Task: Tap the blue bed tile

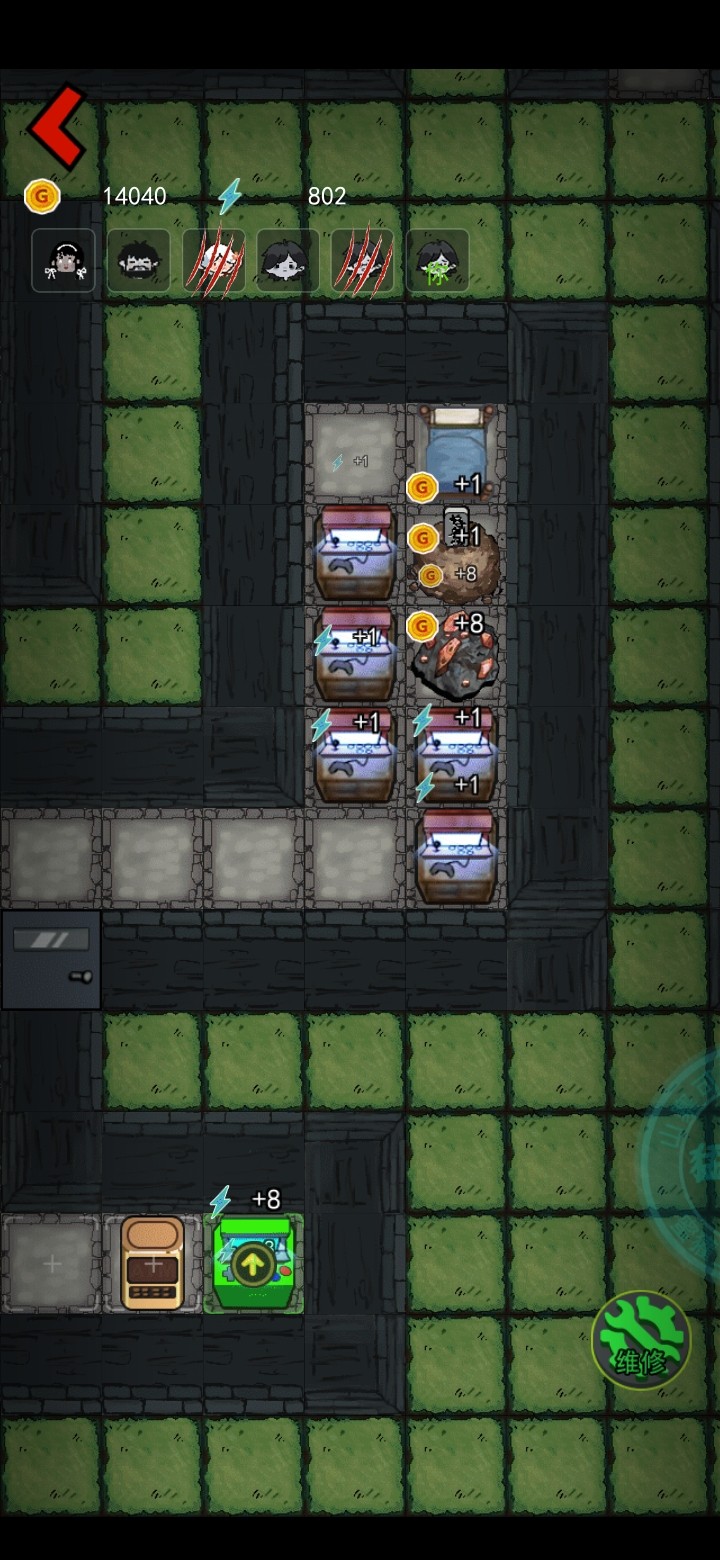Action: 457,440
